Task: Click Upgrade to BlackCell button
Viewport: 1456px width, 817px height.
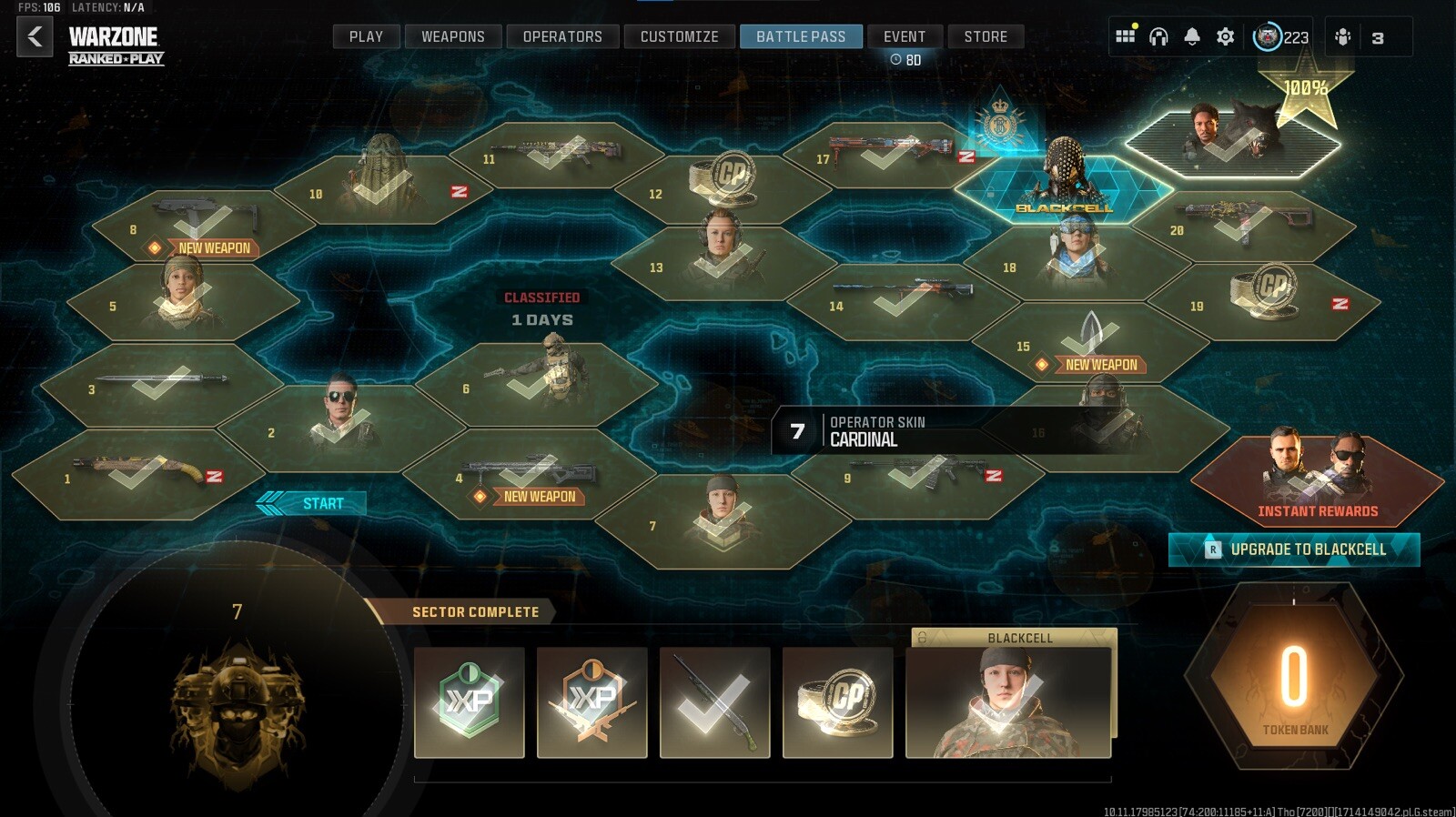Action: coord(1294,550)
